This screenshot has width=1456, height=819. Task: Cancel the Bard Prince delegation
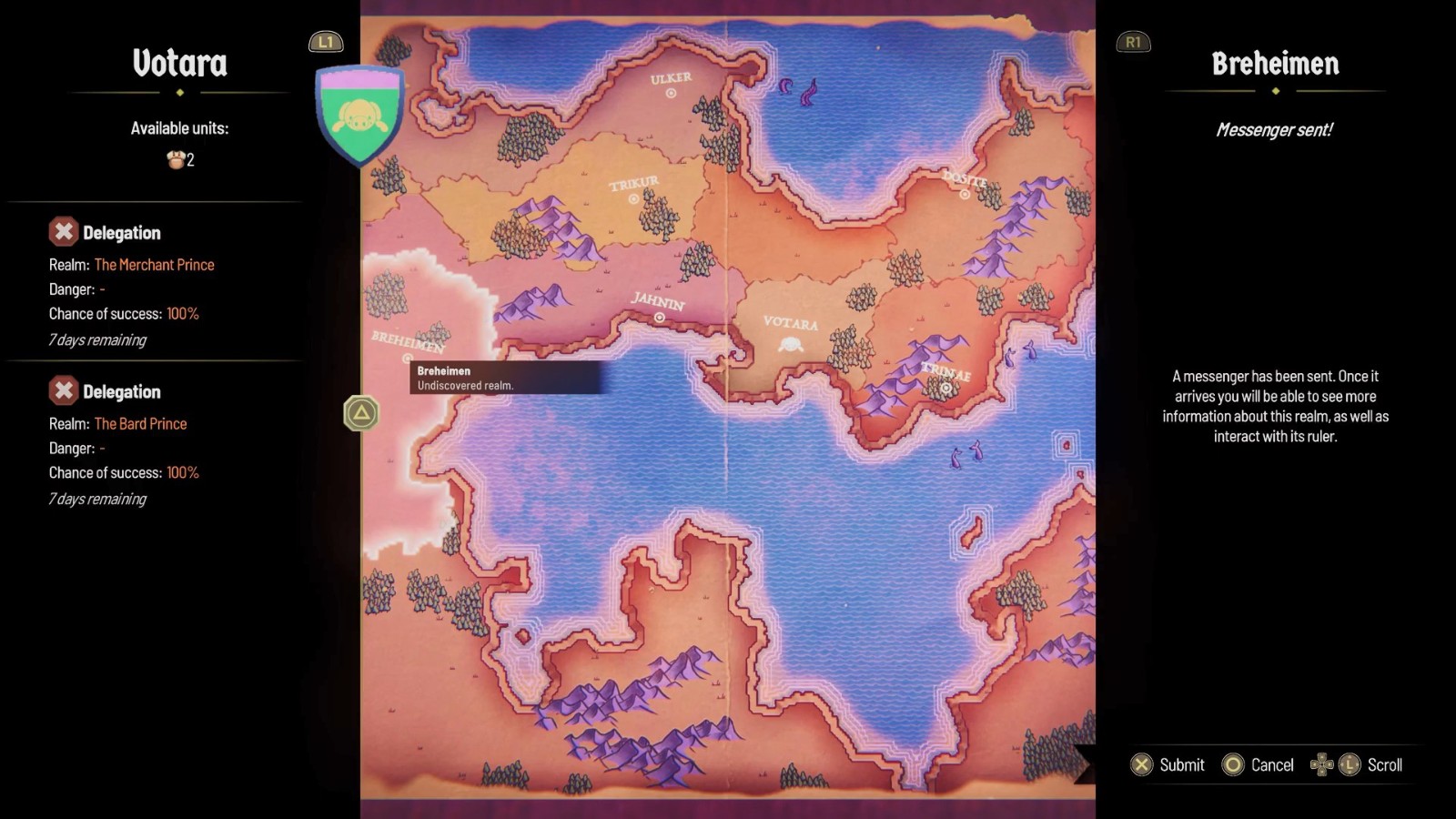click(63, 391)
